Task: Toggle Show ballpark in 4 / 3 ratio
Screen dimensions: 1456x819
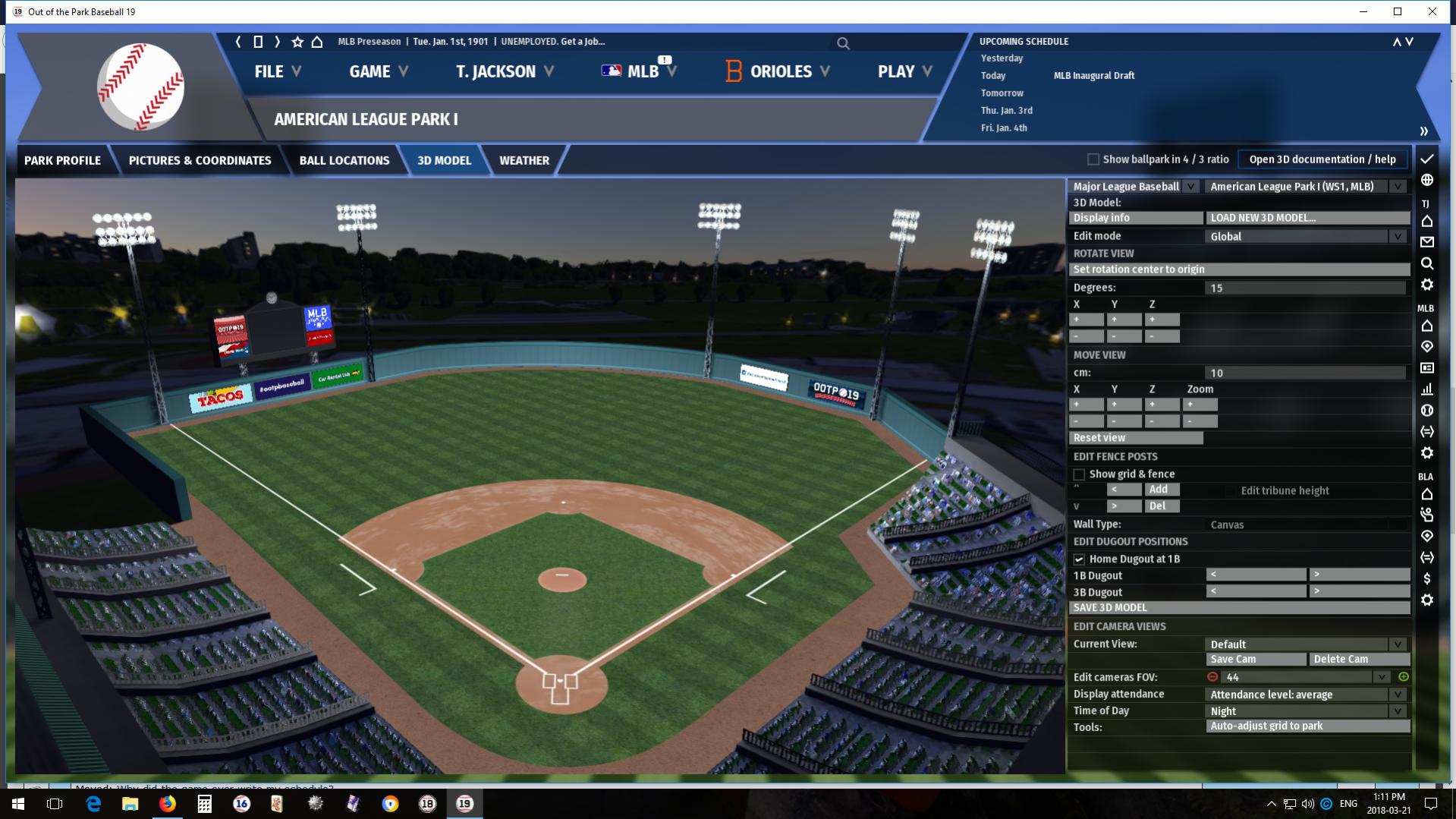Action: [x=1093, y=159]
